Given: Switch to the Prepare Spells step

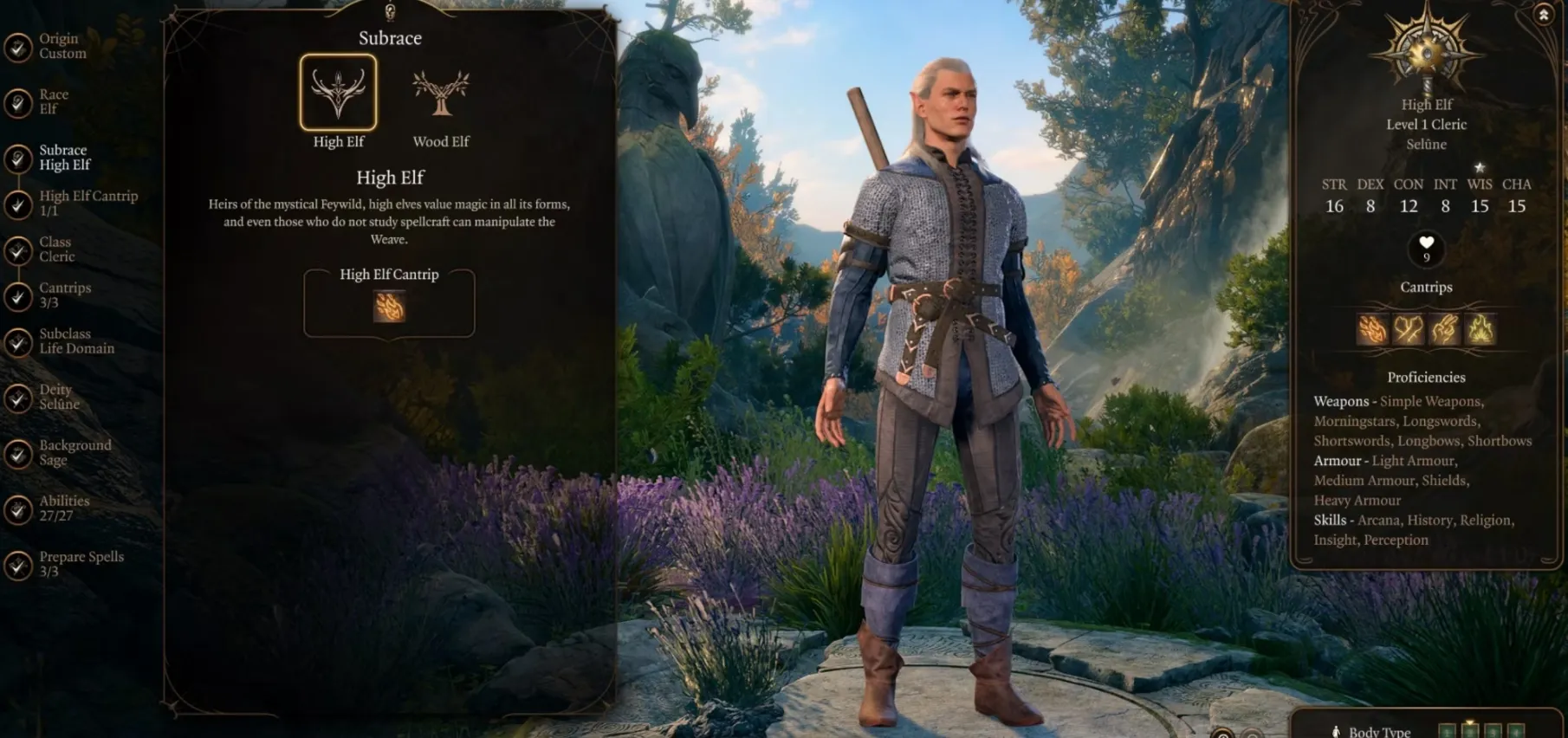Looking at the screenshot, I should click(81, 564).
